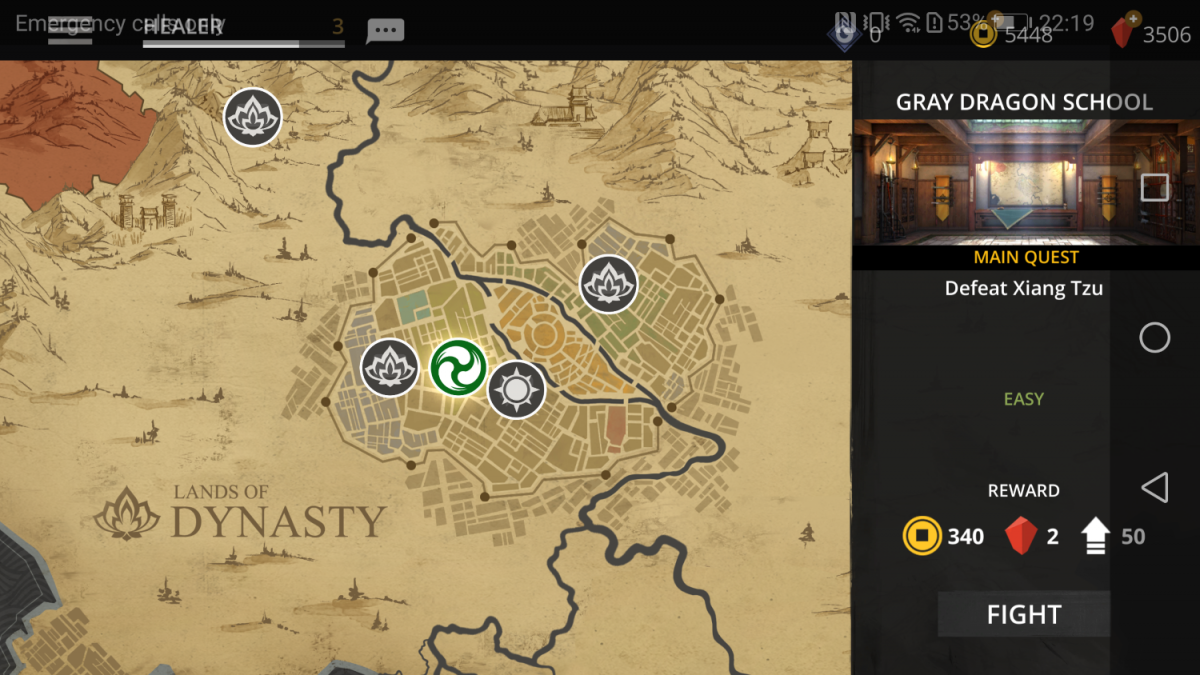Select the green swirl quest marker
Viewport: 1200px width, 675px height.
tap(458, 367)
